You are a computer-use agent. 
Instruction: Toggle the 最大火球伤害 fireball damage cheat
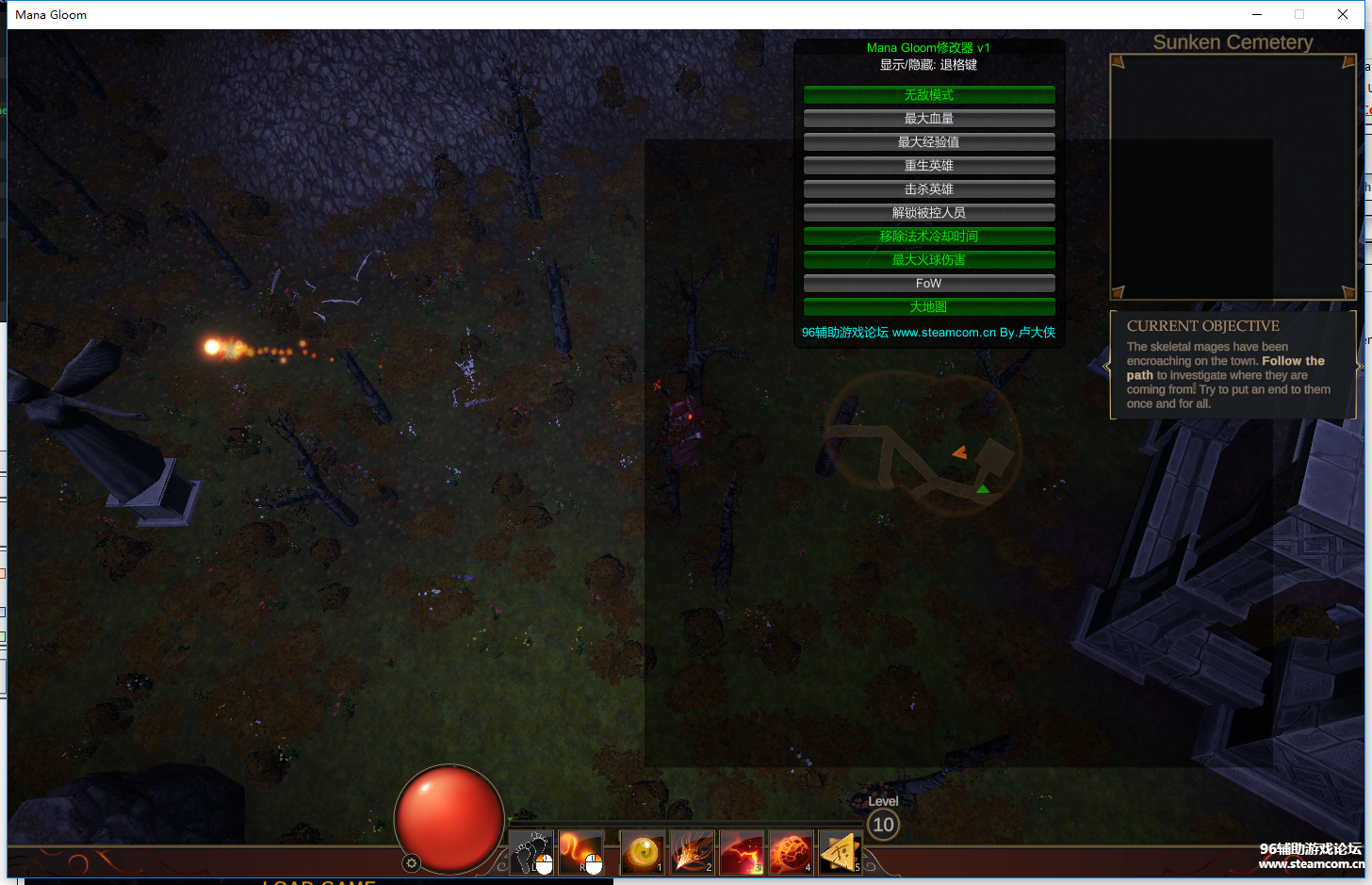[928, 260]
